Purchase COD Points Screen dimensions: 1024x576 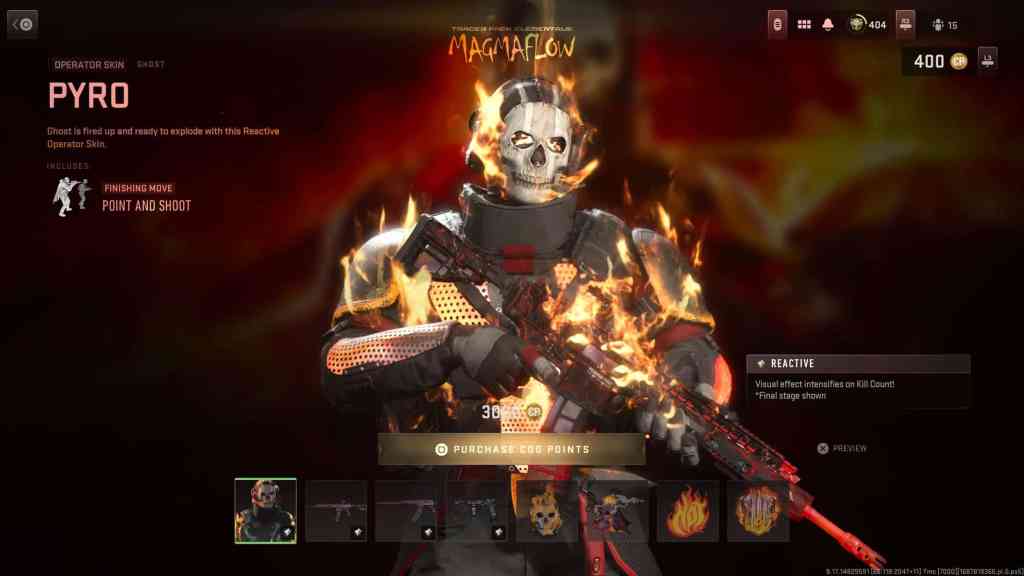click(511, 449)
